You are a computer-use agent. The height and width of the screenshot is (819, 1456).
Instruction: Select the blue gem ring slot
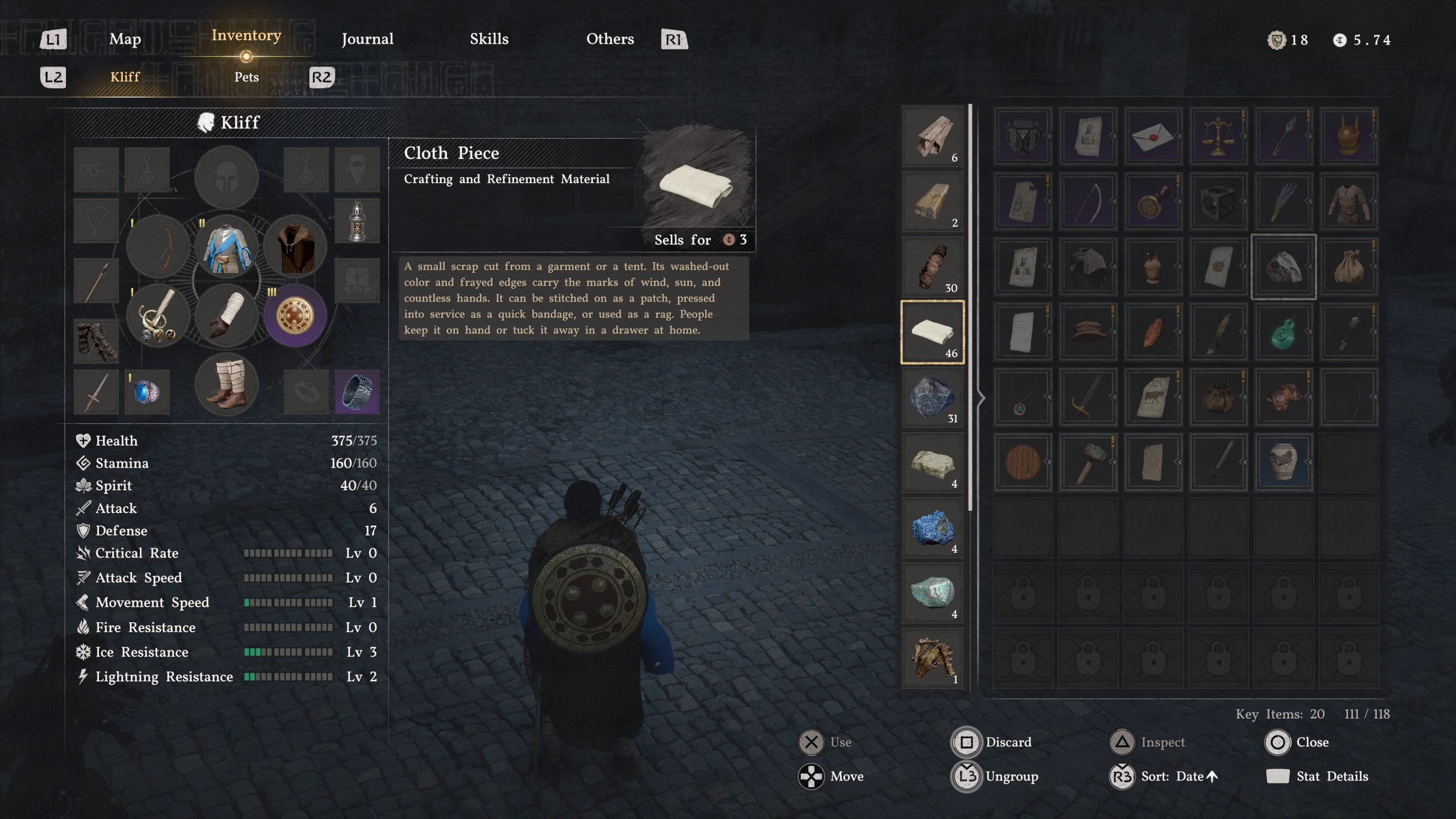pyautogui.click(x=147, y=392)
